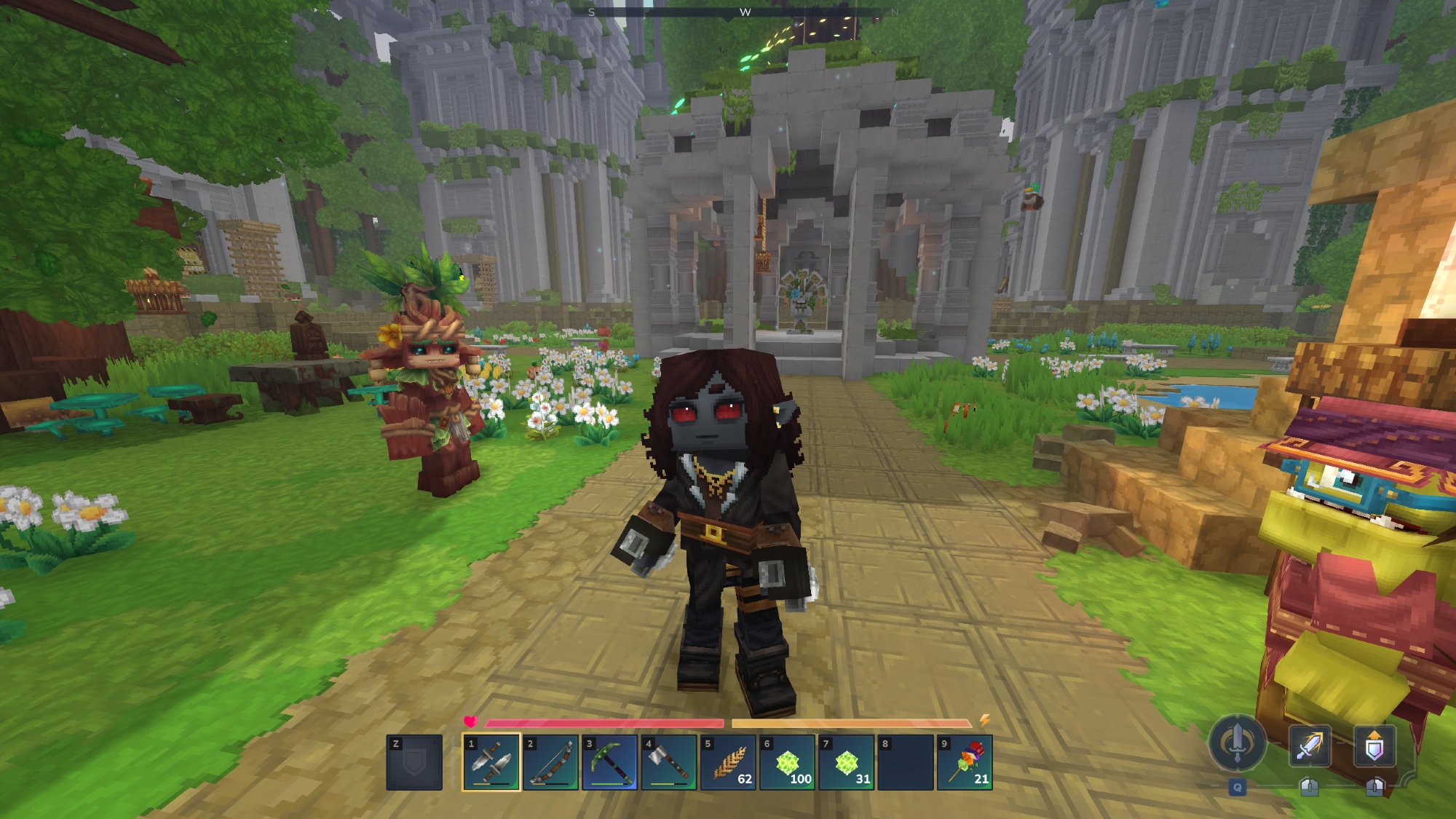Select the dual daggers hotbar slot

(x=491, y=762)
